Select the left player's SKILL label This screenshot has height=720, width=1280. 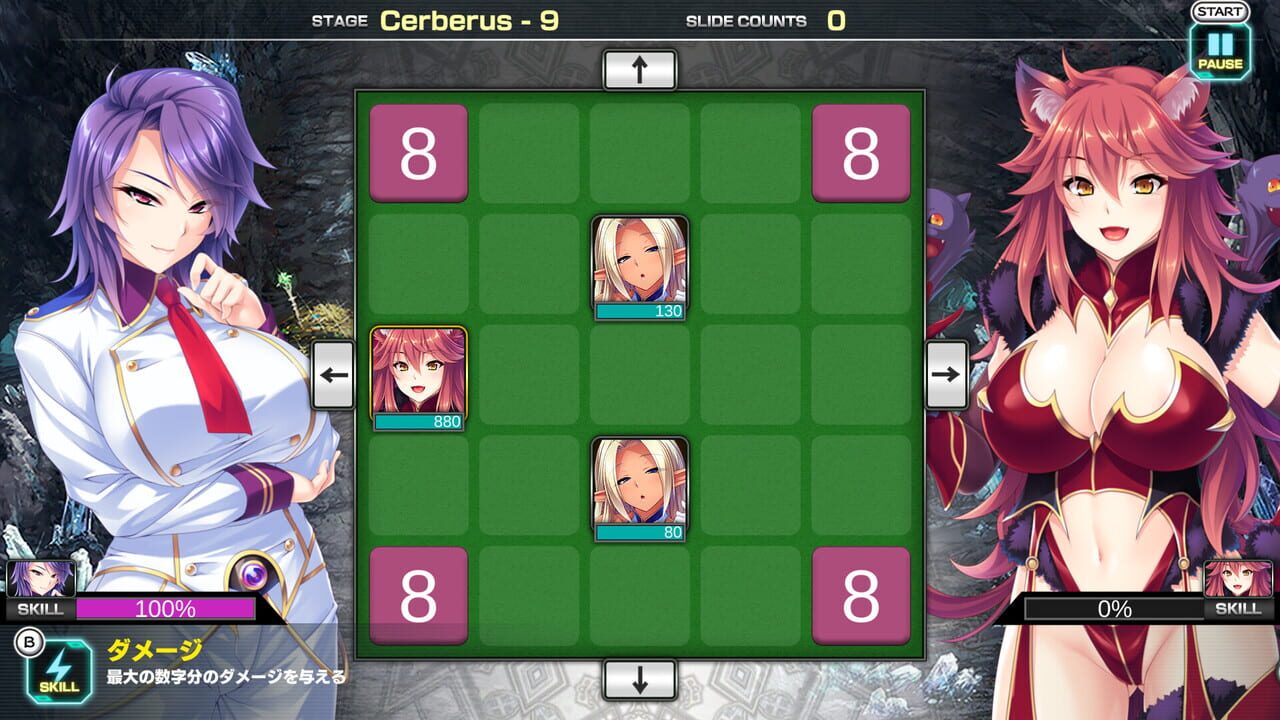tap(40, 609)
